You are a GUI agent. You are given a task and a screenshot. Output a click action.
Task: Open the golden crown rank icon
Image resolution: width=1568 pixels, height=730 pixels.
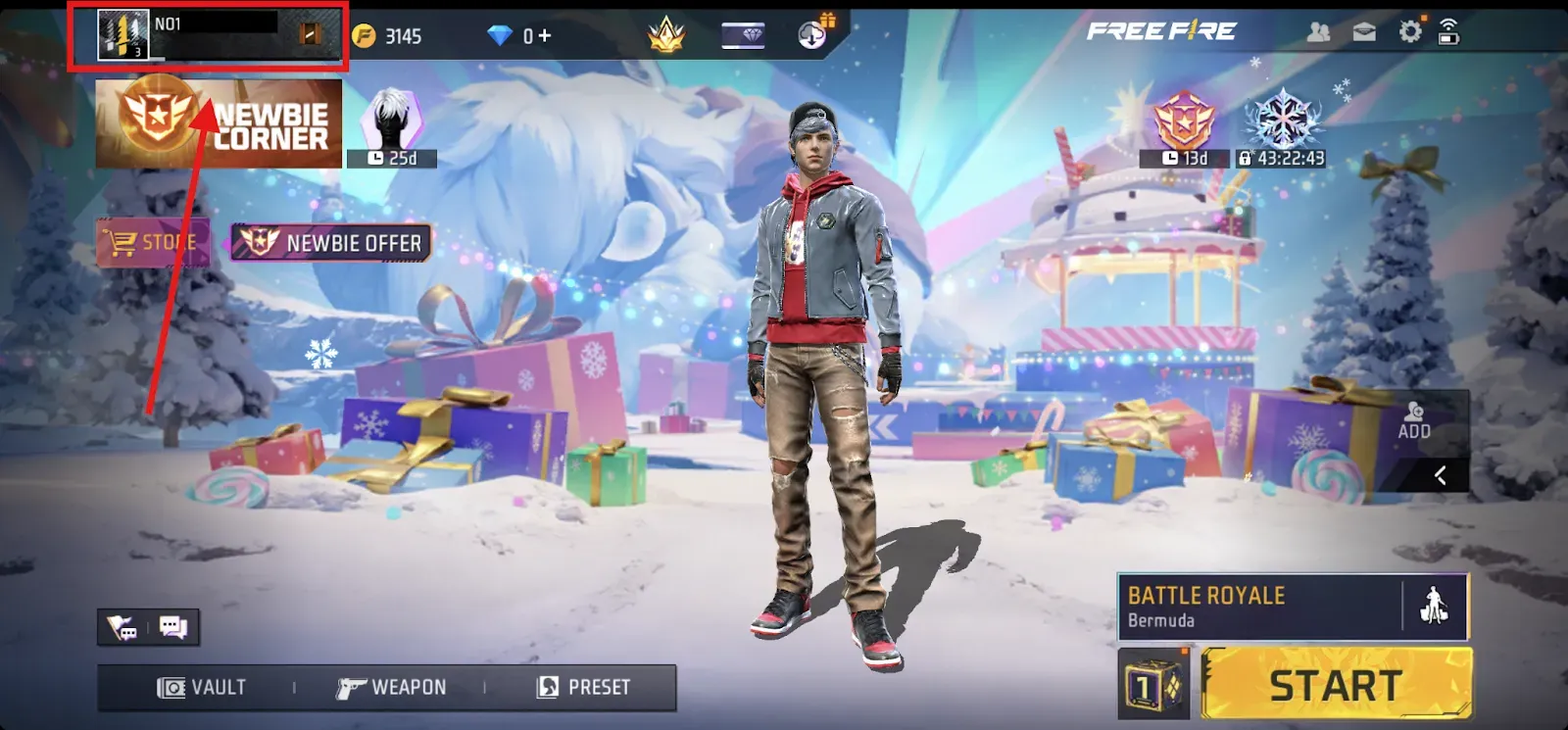point(665,35)
